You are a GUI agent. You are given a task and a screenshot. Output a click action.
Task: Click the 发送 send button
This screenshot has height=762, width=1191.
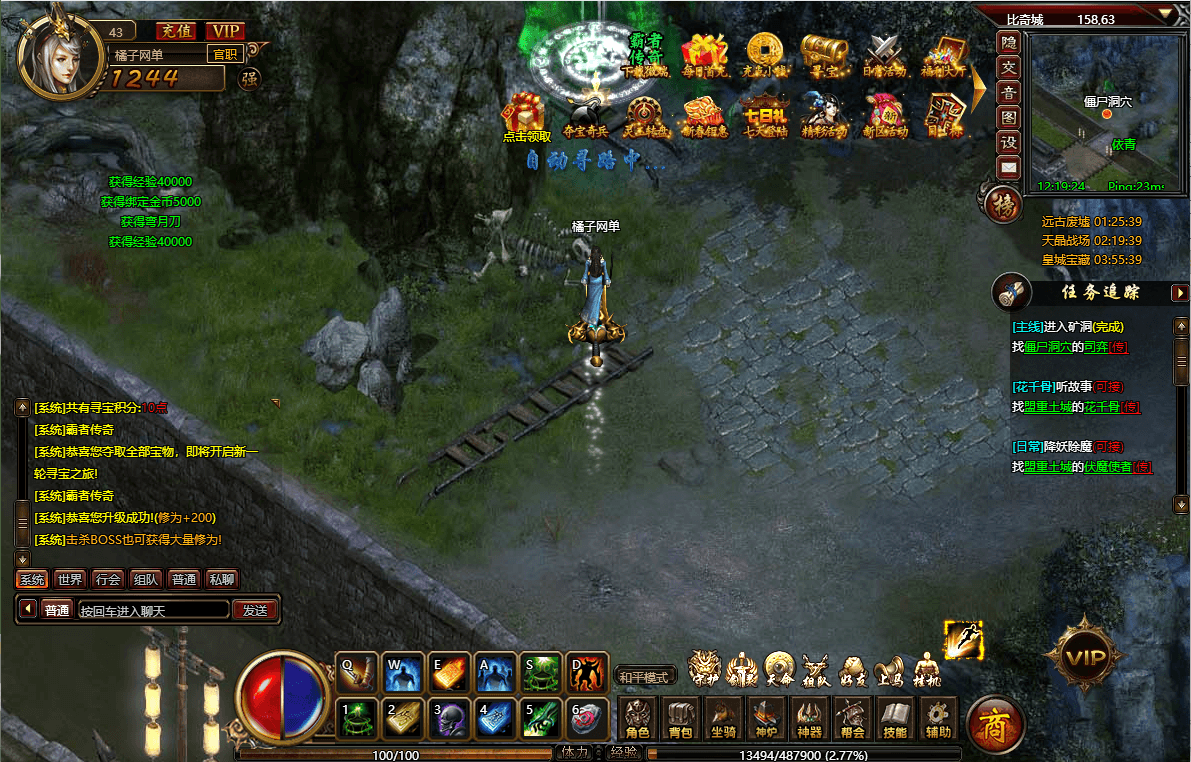tap(255, 610)
